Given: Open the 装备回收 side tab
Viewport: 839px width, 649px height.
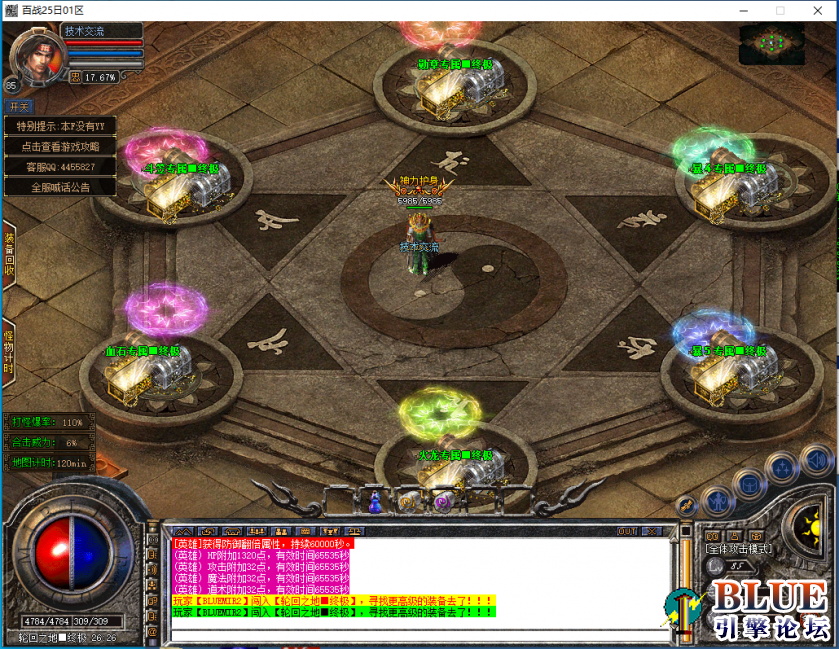Looking at the screenshot, I should point(9,255).
